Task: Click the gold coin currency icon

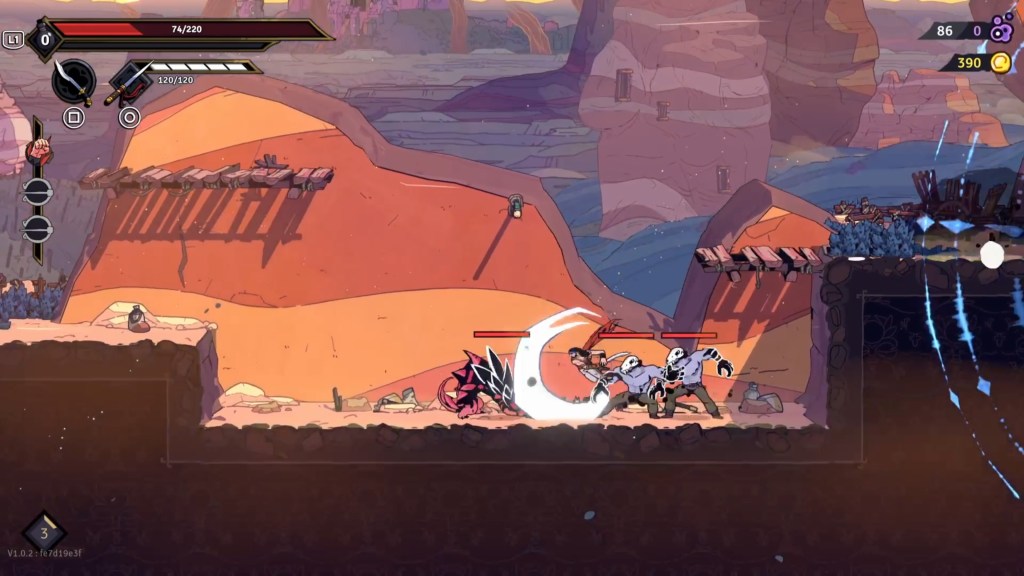Action: pos(1000,63)
